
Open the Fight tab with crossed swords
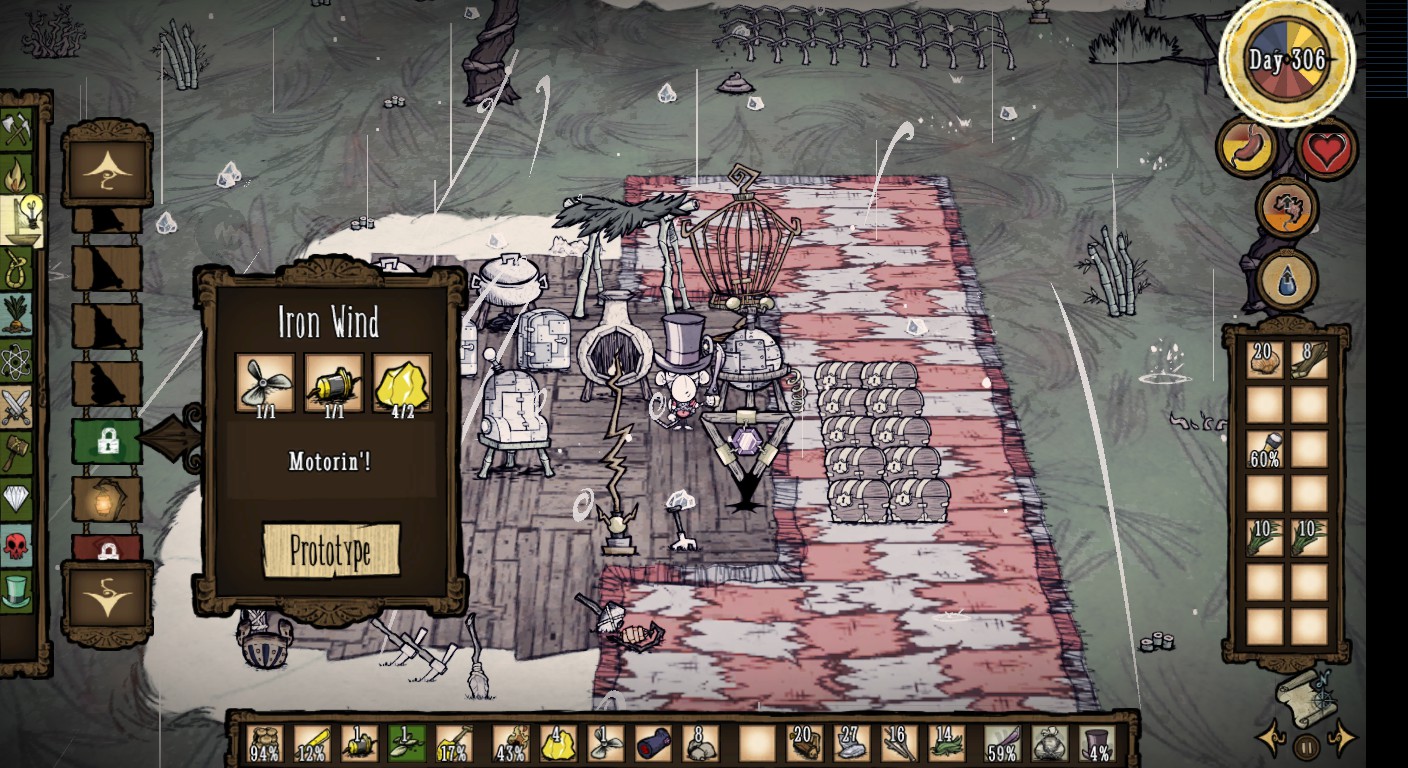[x=17, y=407]
